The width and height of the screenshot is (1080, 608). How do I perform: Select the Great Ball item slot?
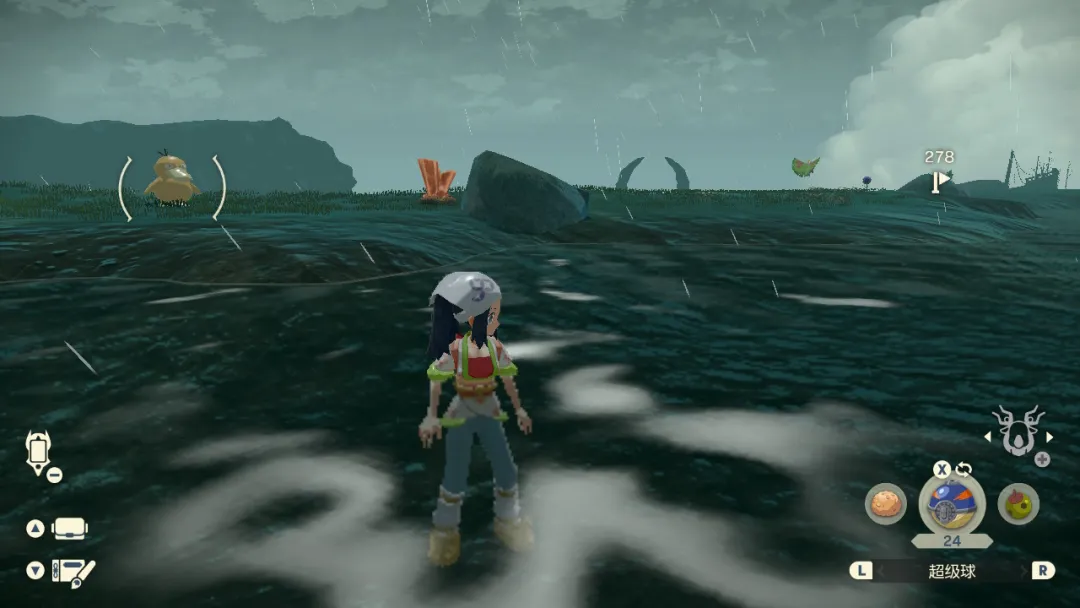(x=951, y=504)
